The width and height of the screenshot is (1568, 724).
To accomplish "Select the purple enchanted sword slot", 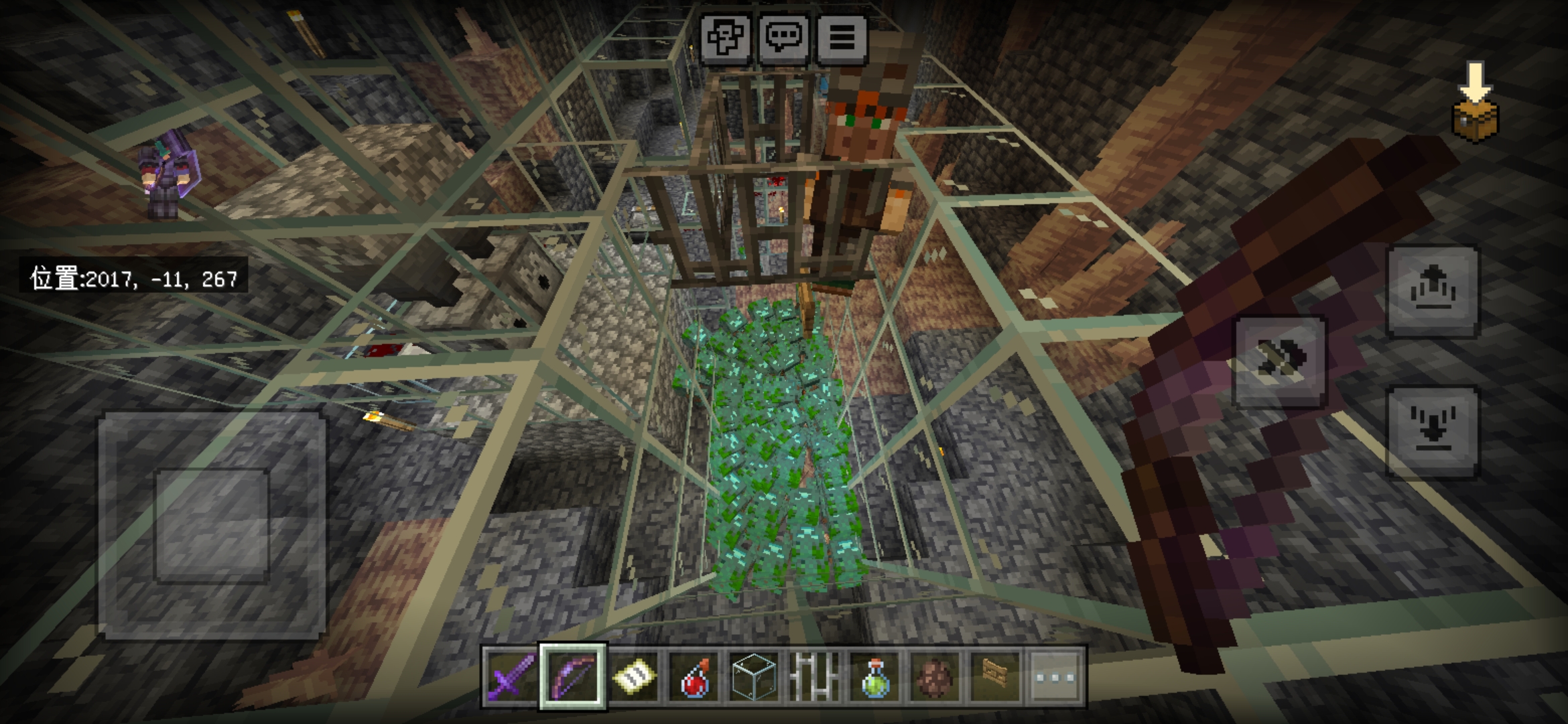I will (x=512, y=676).
